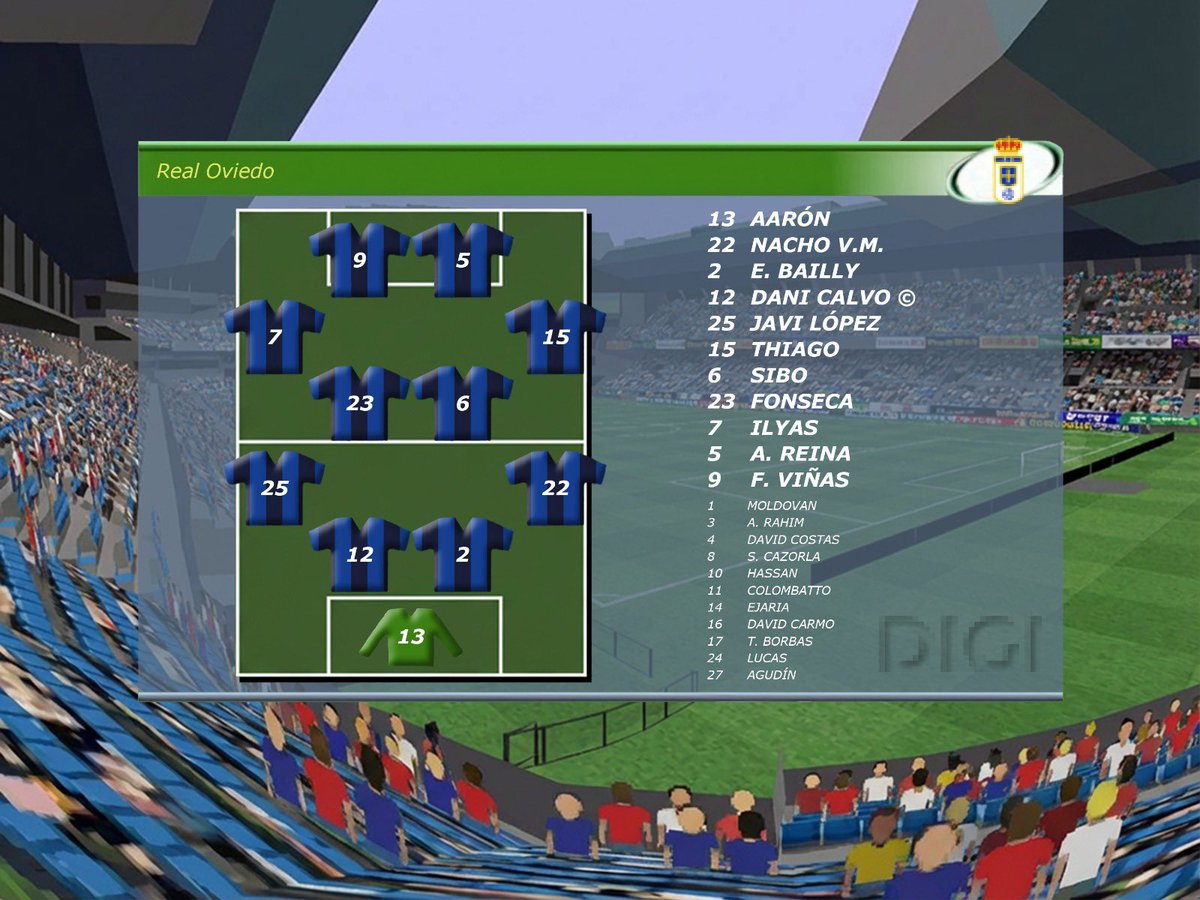Select the green goalkeeper shirt number 13
Image resolution: width=1200 pixels, height=900 pixels.
point(411,635)
